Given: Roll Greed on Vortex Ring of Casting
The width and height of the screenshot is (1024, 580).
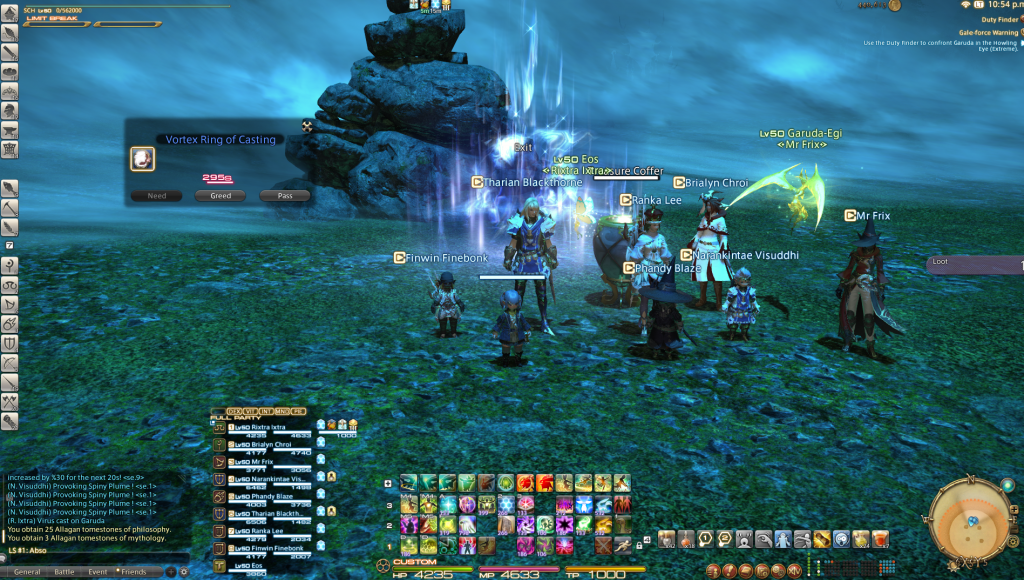Looking at the screenshot, I should (x=221, y=196).
